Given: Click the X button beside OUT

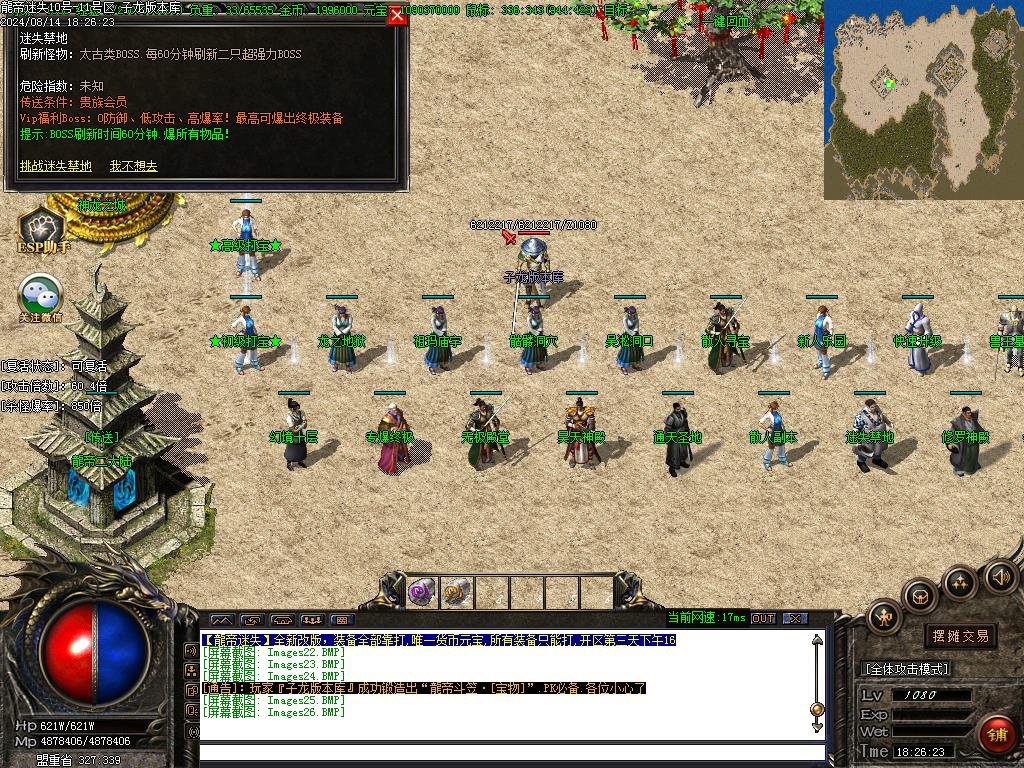Looking at the screenshot, I should (x=795, y=619).
